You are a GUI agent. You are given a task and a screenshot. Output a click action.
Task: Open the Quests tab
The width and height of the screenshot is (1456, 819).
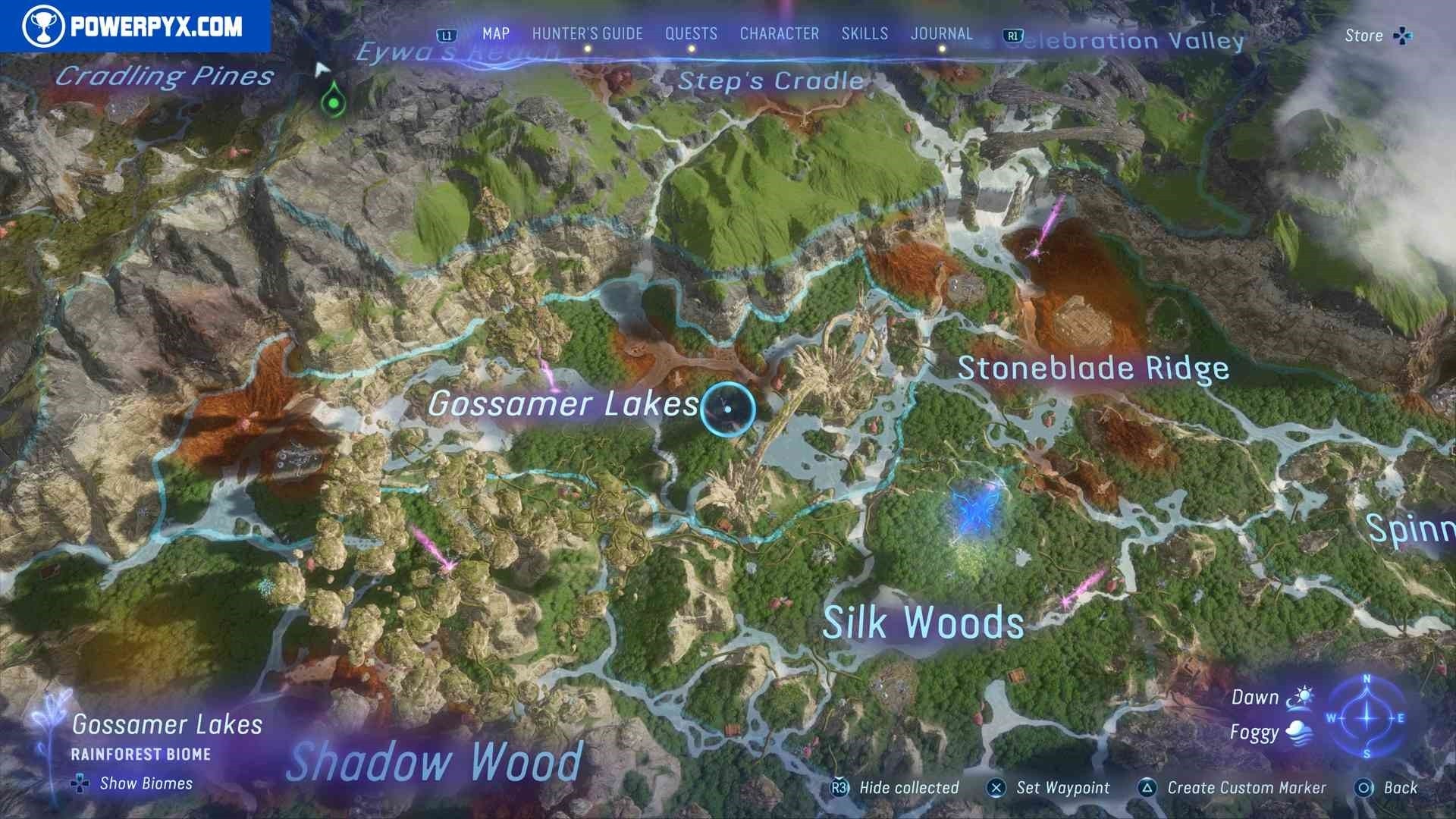click(691, 34)
